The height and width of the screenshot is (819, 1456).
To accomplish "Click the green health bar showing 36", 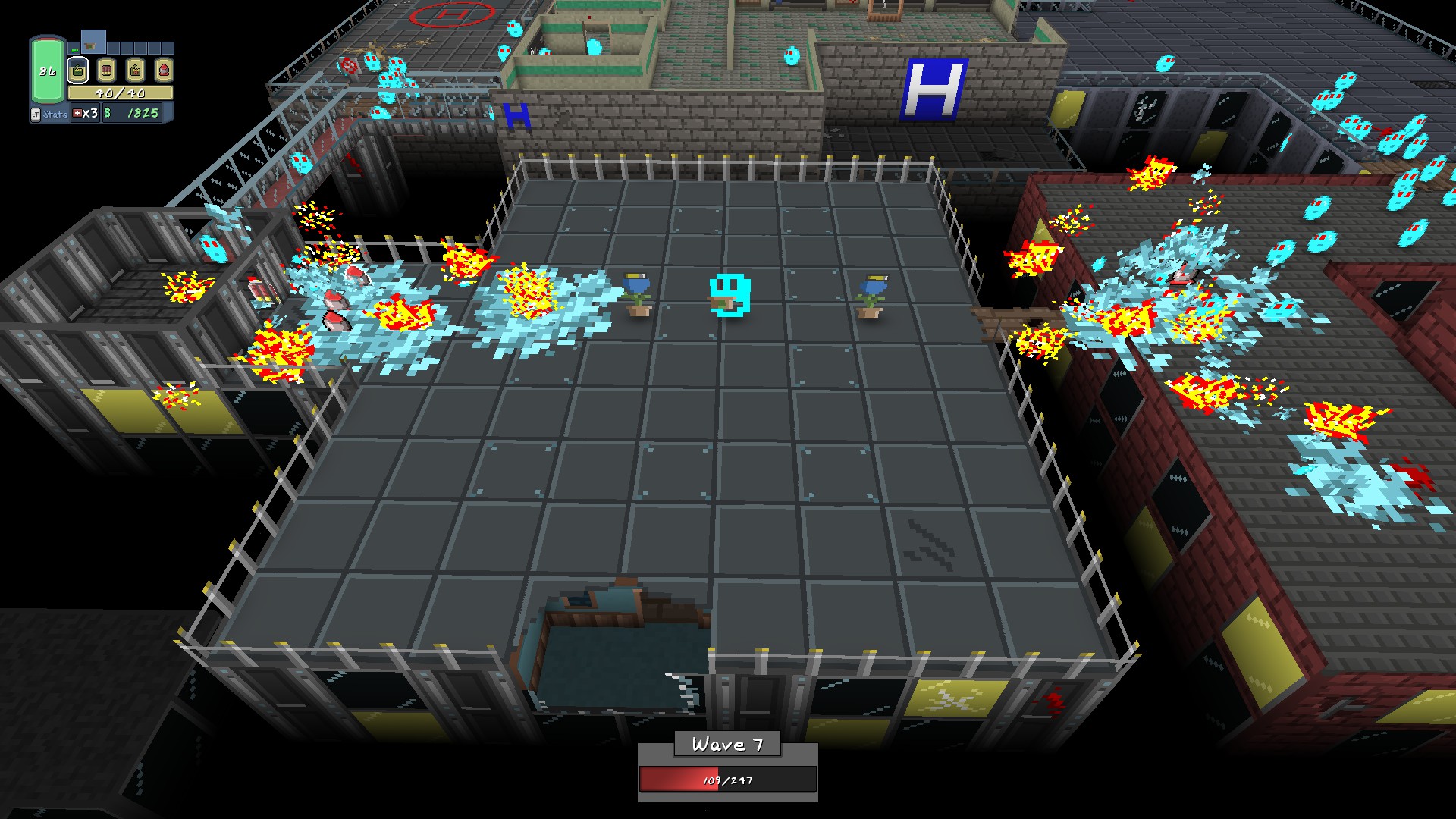I will click(x=47, y=69).
